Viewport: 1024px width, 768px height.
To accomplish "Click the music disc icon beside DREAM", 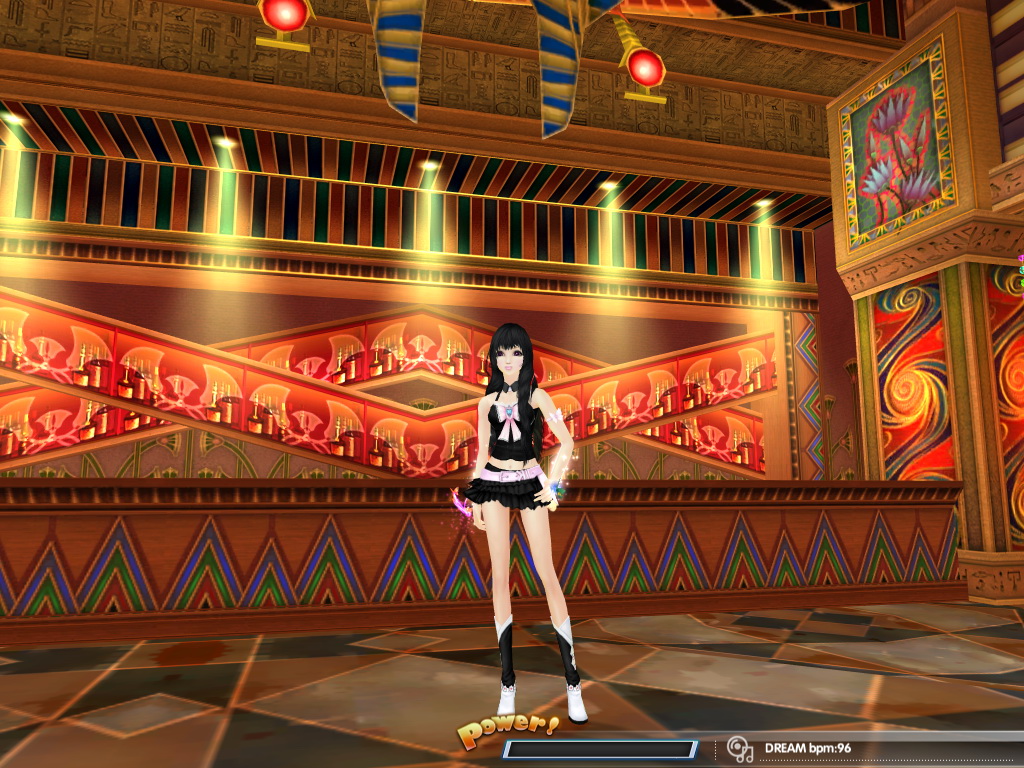I will click(x=740, y=748).
